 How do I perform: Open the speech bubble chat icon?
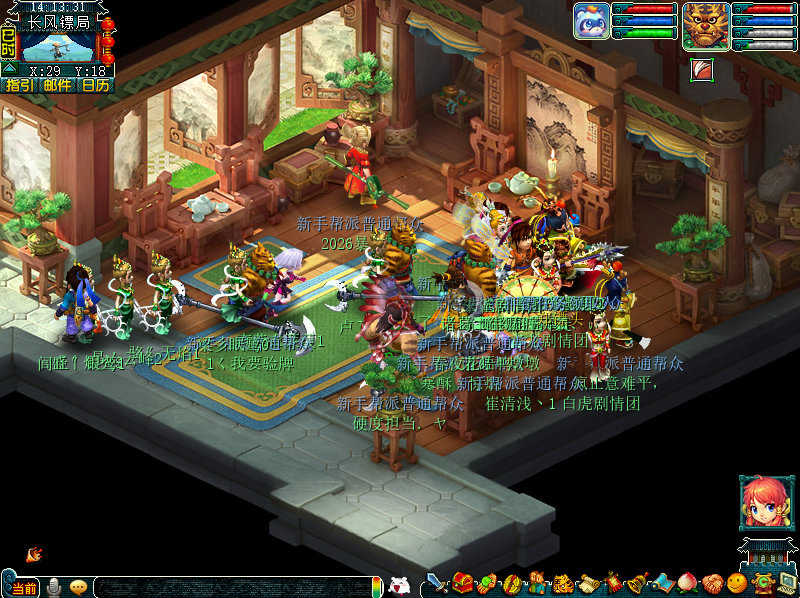pyautogui.click(x=78, y=587)
